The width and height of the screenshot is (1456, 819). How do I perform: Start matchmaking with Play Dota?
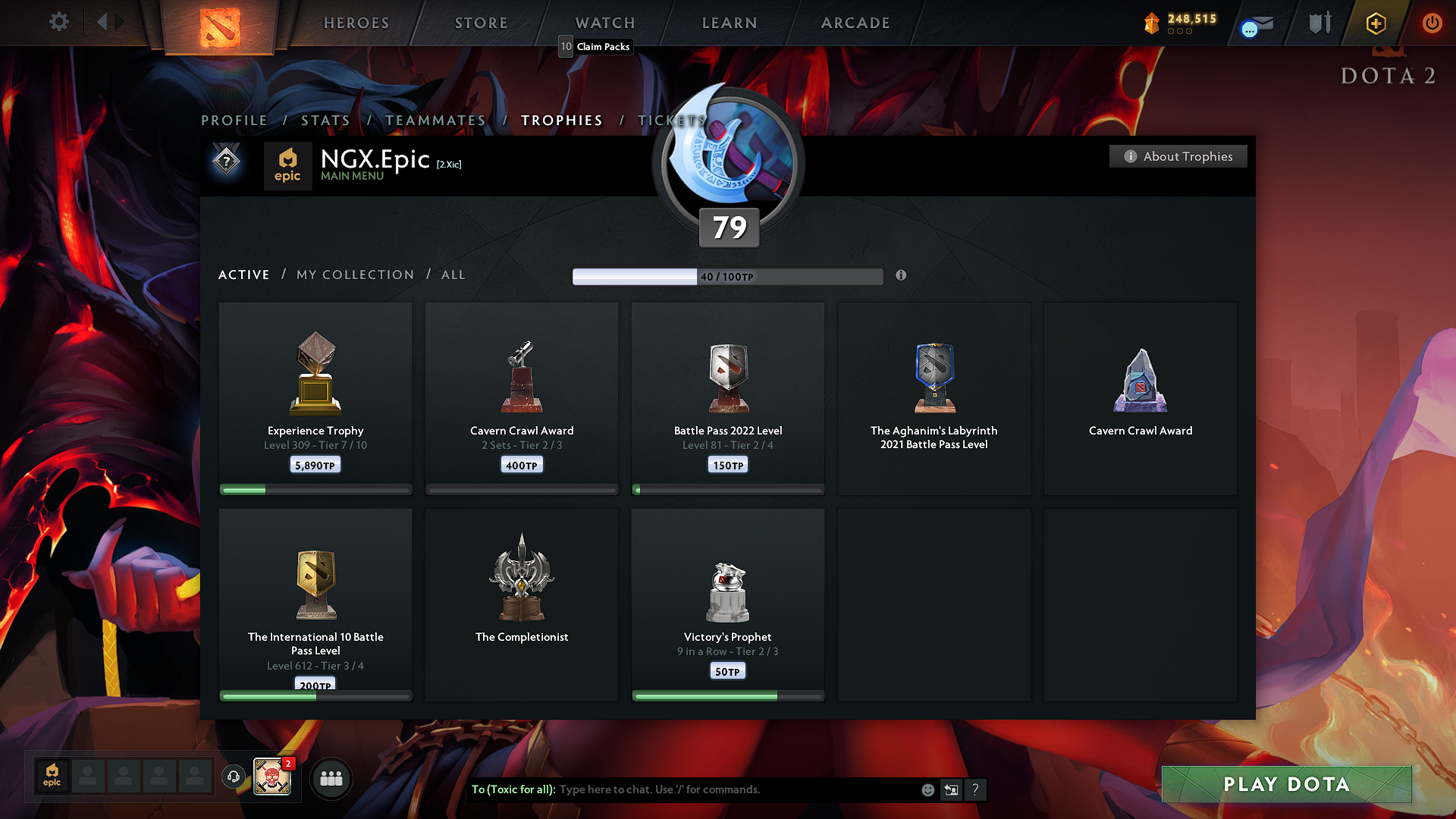pyautogui.click(x=1286, y=784)
